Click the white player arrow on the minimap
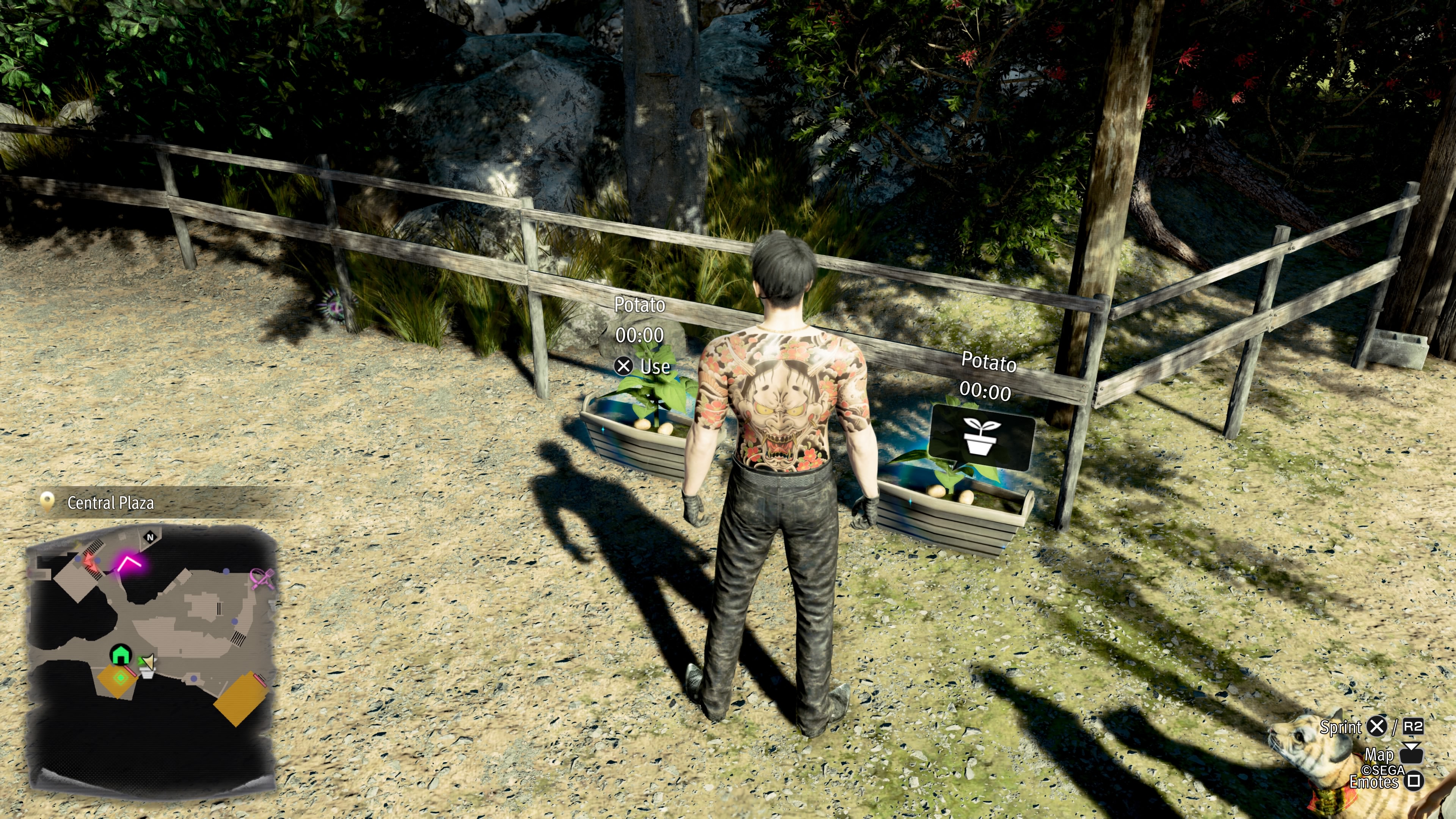This screenshot has width=1456, height=819. point(149,662)
